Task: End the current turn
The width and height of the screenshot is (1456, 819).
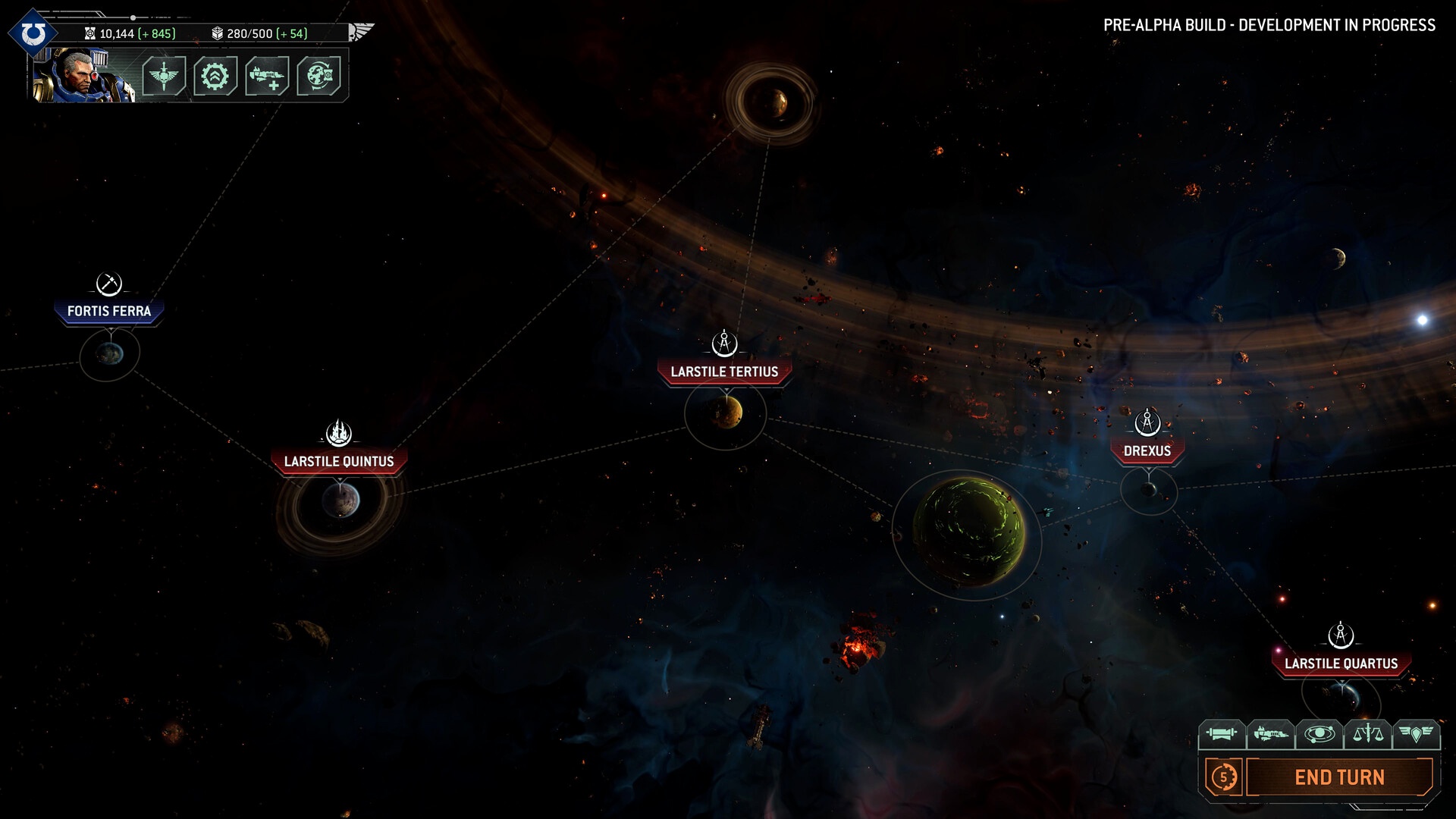Action: [1339, 777]
